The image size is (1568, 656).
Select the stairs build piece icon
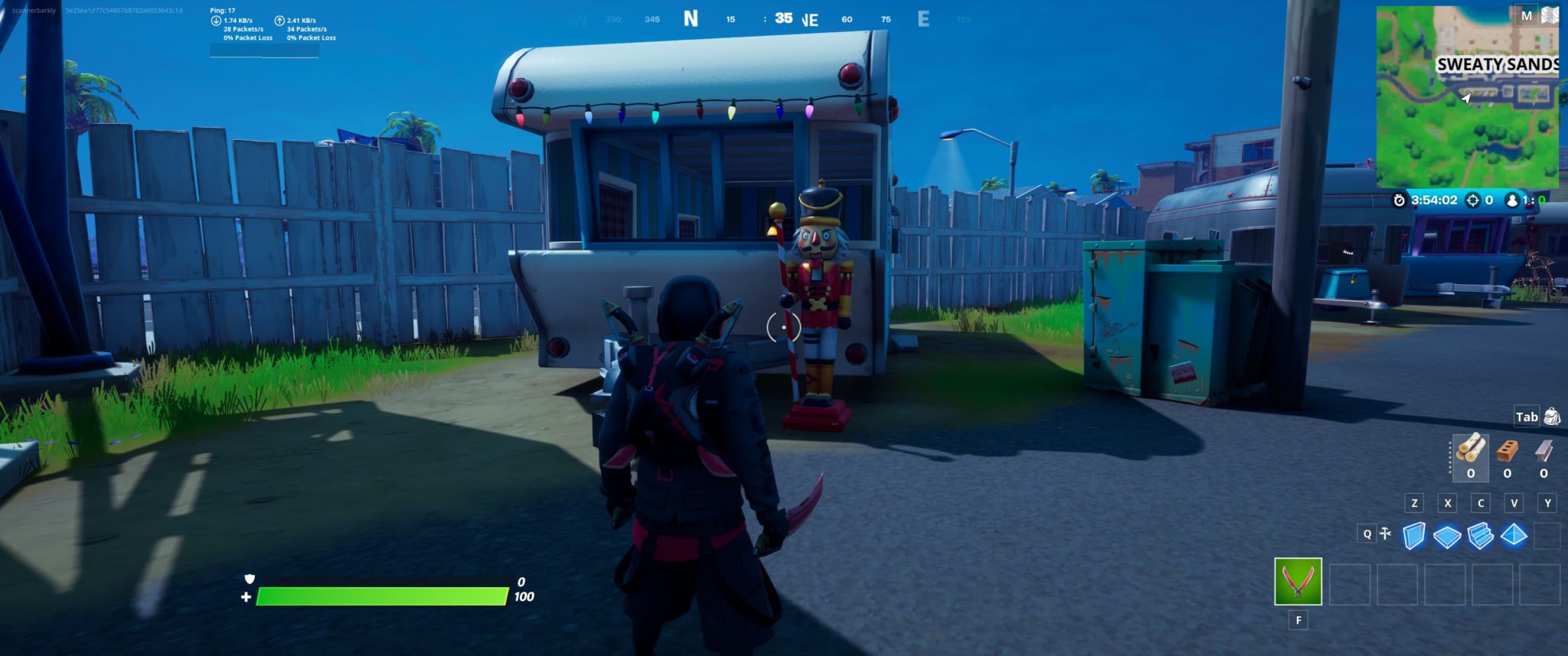1479,536
